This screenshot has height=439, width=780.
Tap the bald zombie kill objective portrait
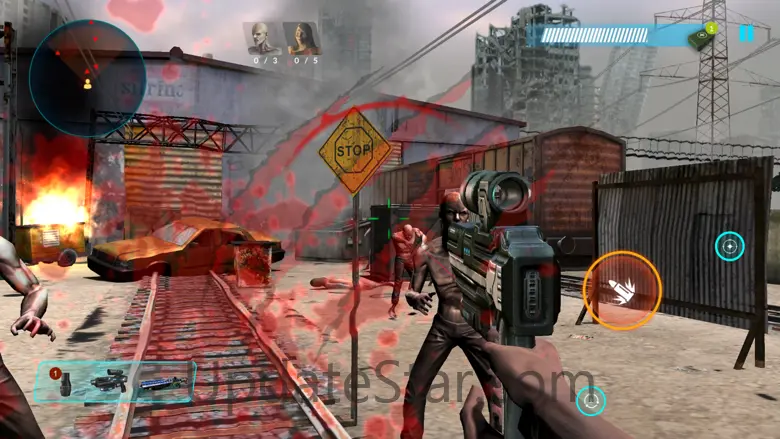point(264,39)
